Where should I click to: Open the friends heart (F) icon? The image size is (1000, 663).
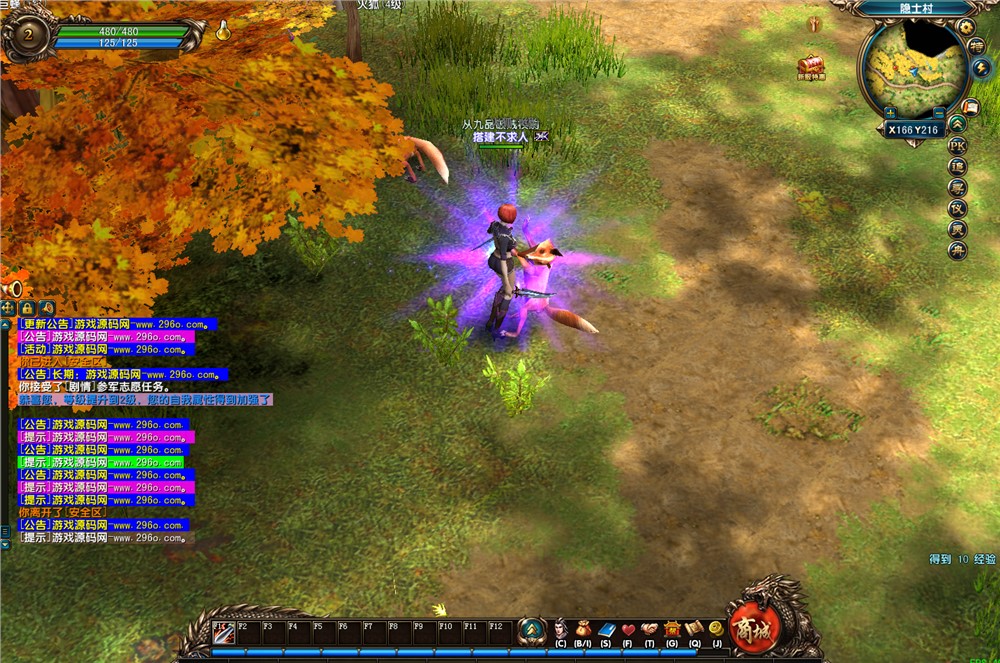pos(628,630)
